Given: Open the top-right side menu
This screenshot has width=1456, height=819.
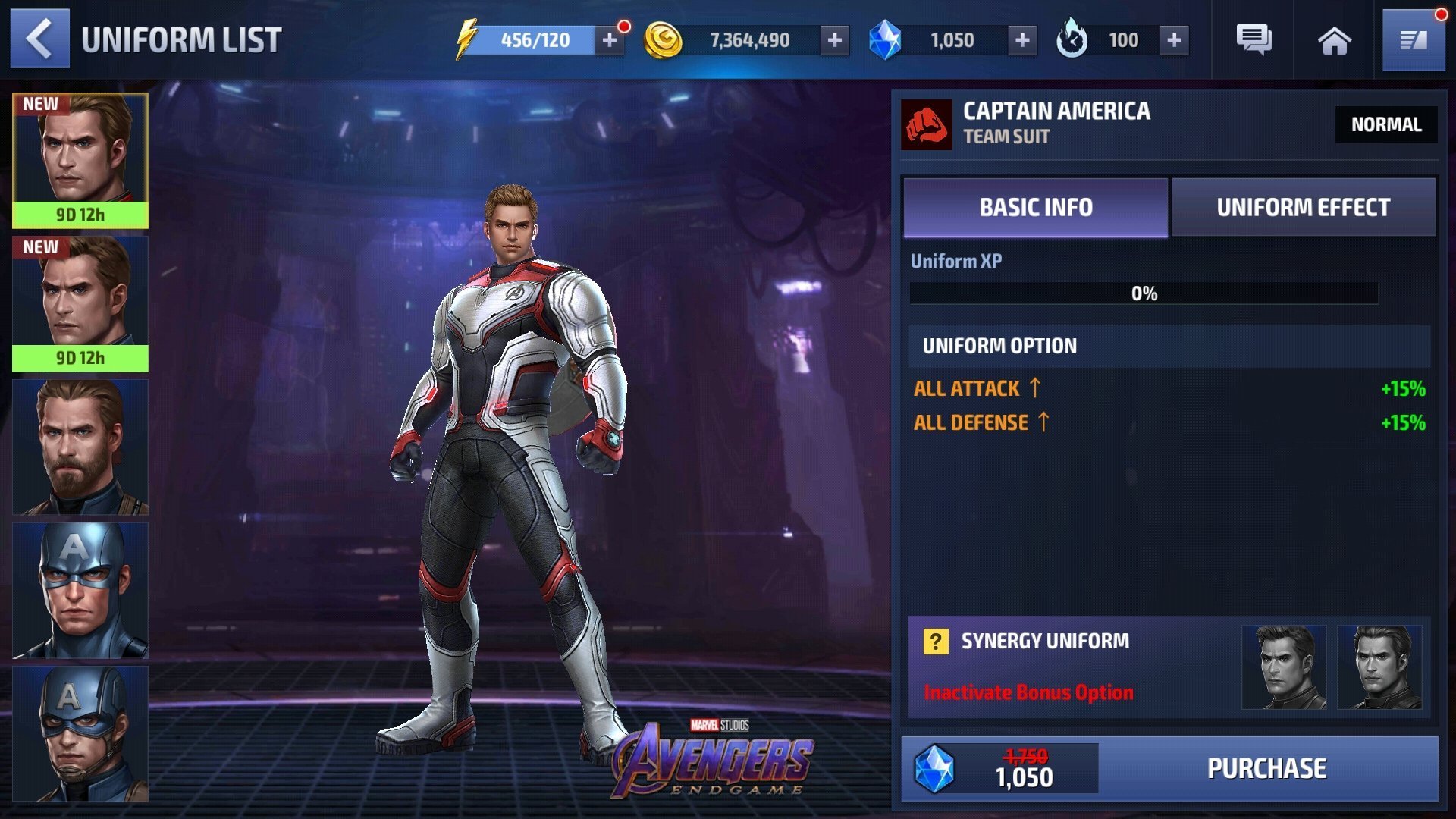Looking at the screenshot, I should tap(1414, 40).
